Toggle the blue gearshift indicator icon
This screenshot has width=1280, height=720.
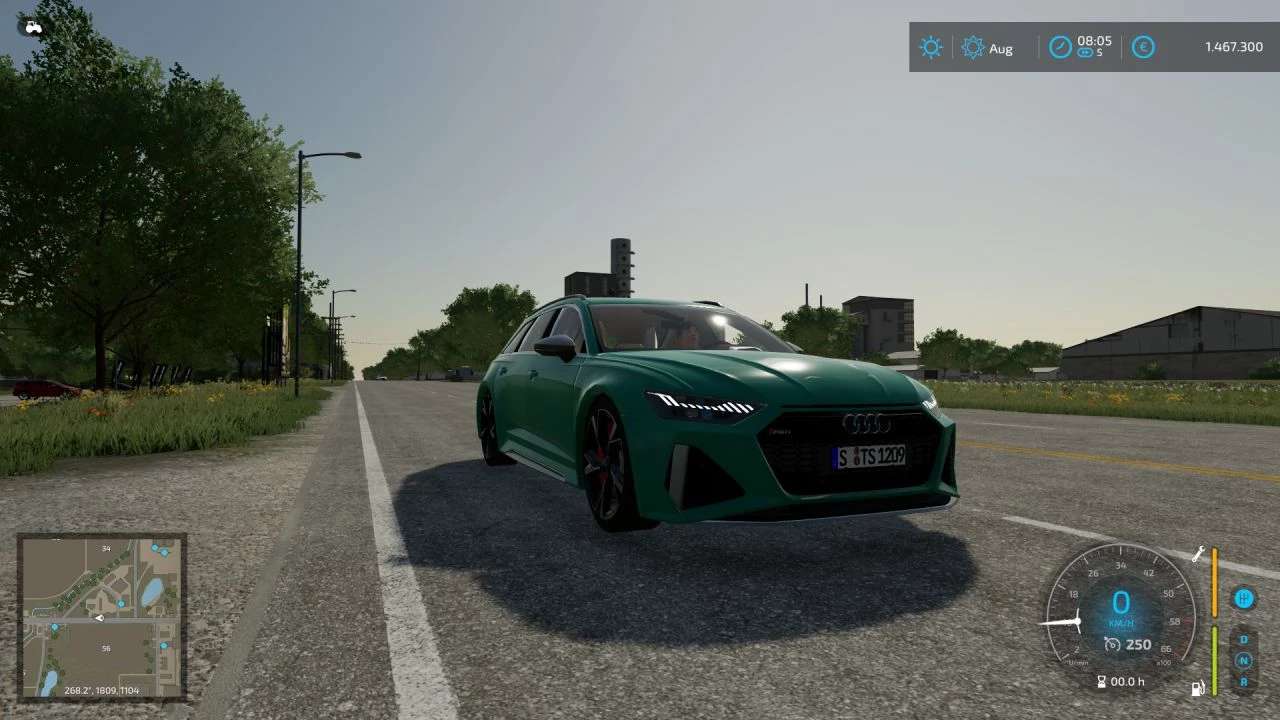[1244, 598]
